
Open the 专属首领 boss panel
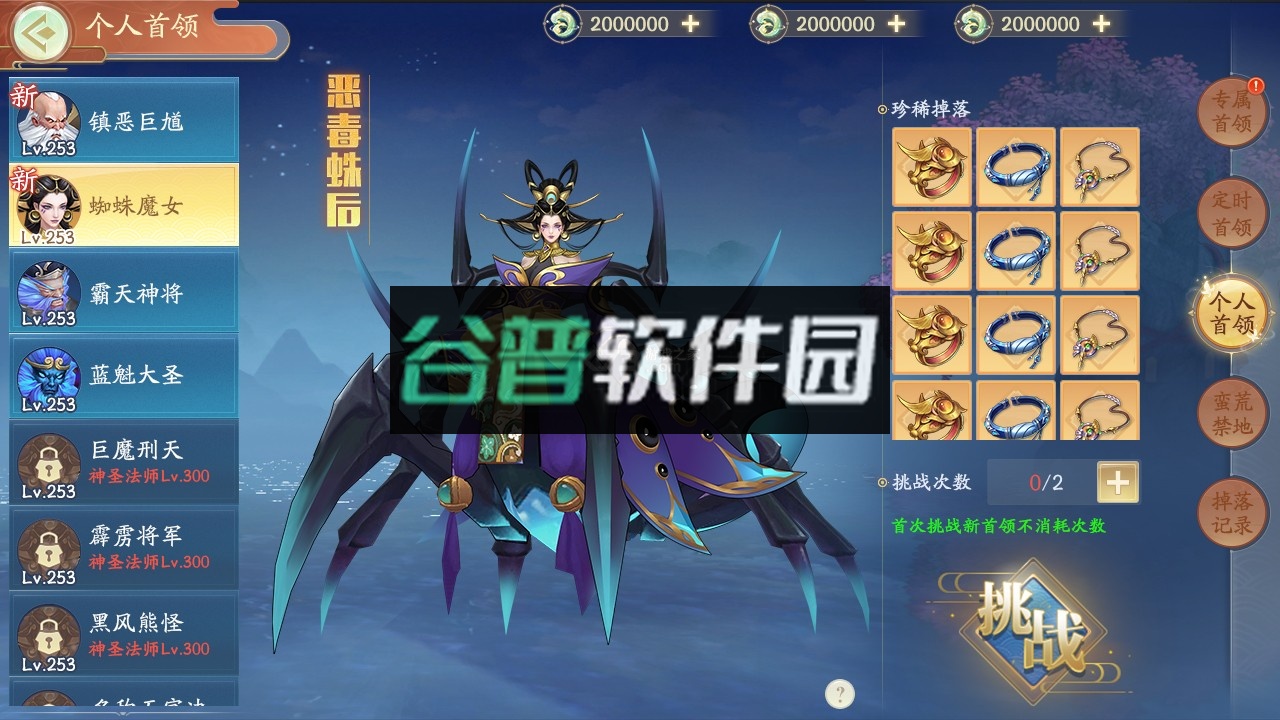tap(1232, 112)
